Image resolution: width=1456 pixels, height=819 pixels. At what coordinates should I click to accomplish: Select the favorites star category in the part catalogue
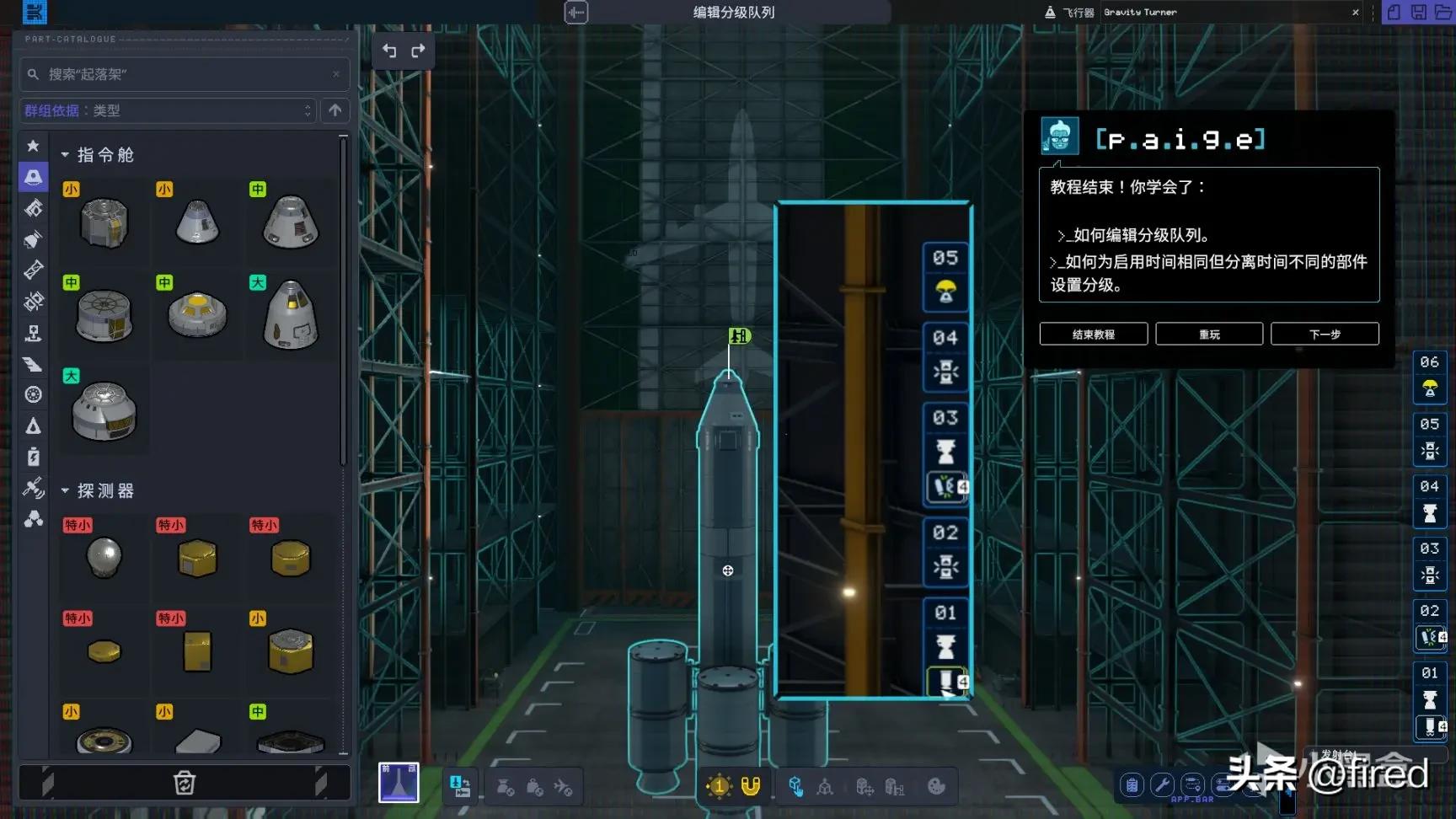(33, 145)
